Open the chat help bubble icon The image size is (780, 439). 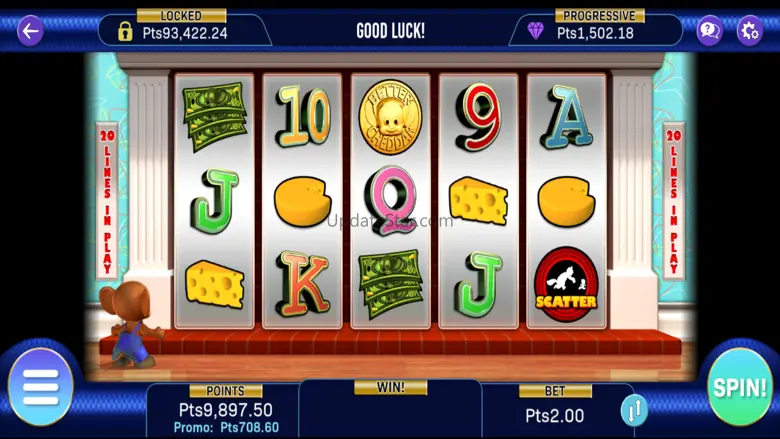pos(709,30)
